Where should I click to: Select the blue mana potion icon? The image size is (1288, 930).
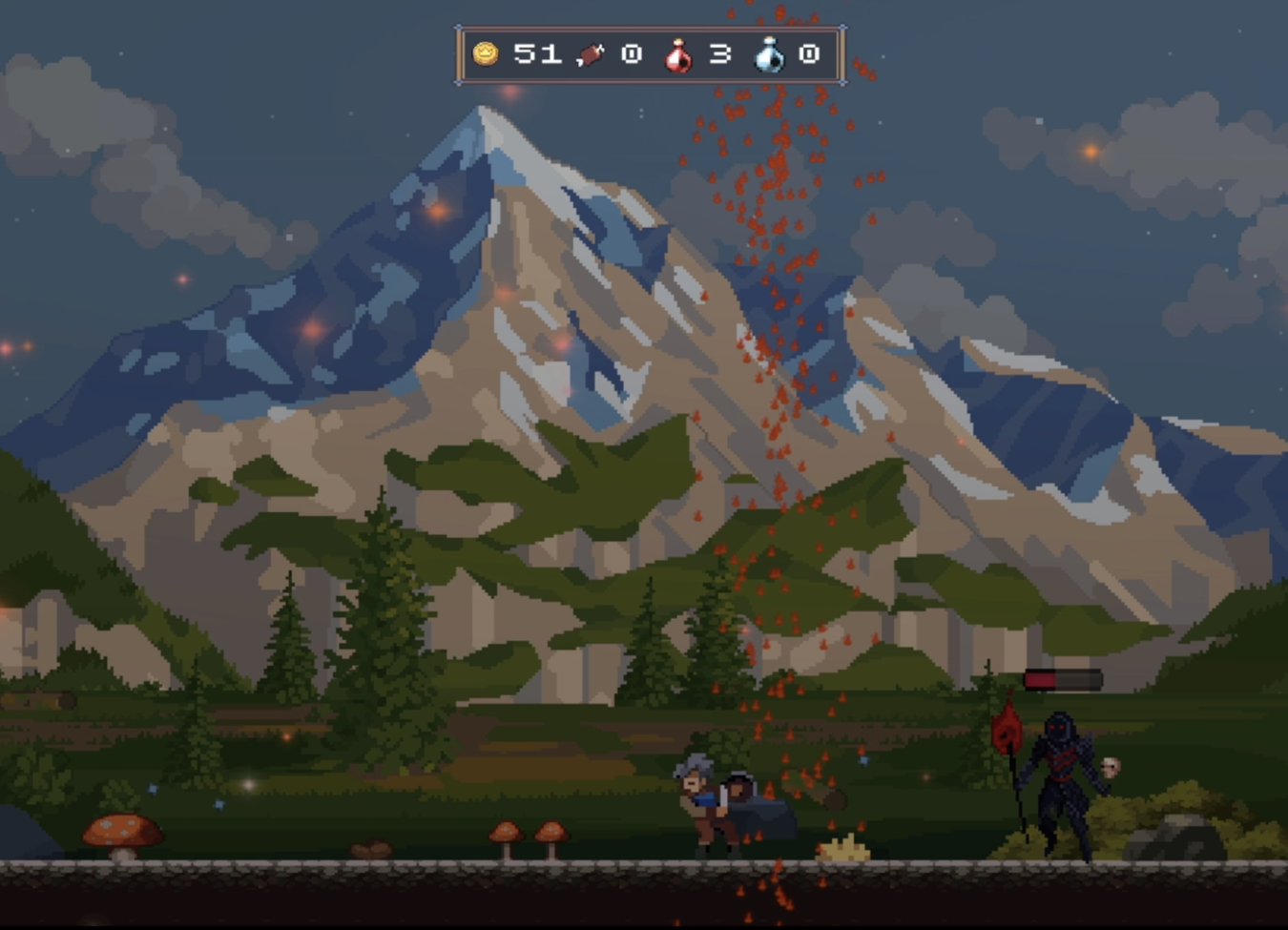coord(769,55)
